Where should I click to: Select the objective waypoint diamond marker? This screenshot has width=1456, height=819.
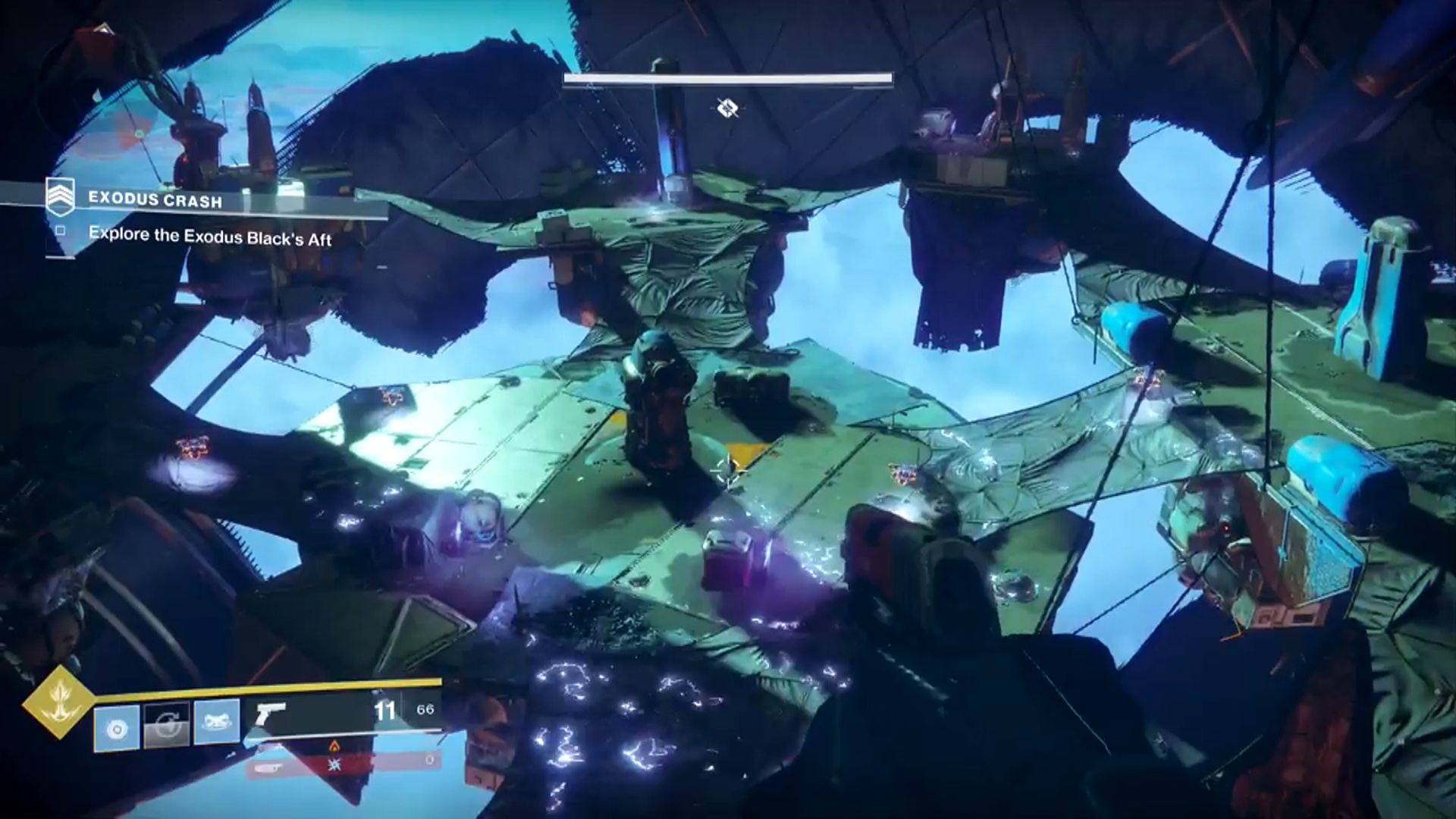click(x=727, y=108)
